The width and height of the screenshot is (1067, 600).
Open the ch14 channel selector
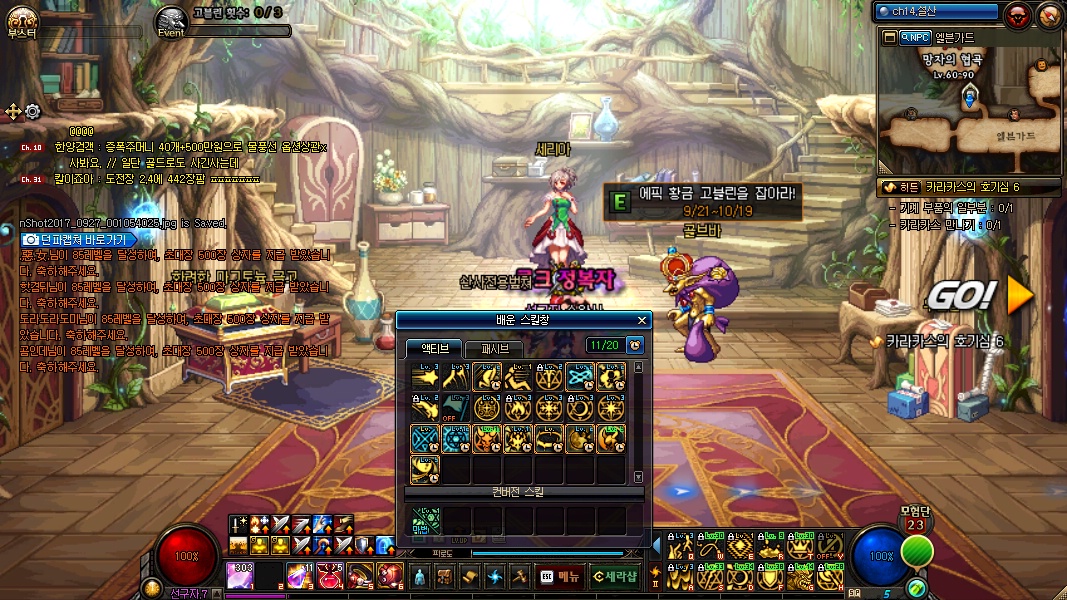[x=936, y=12]
